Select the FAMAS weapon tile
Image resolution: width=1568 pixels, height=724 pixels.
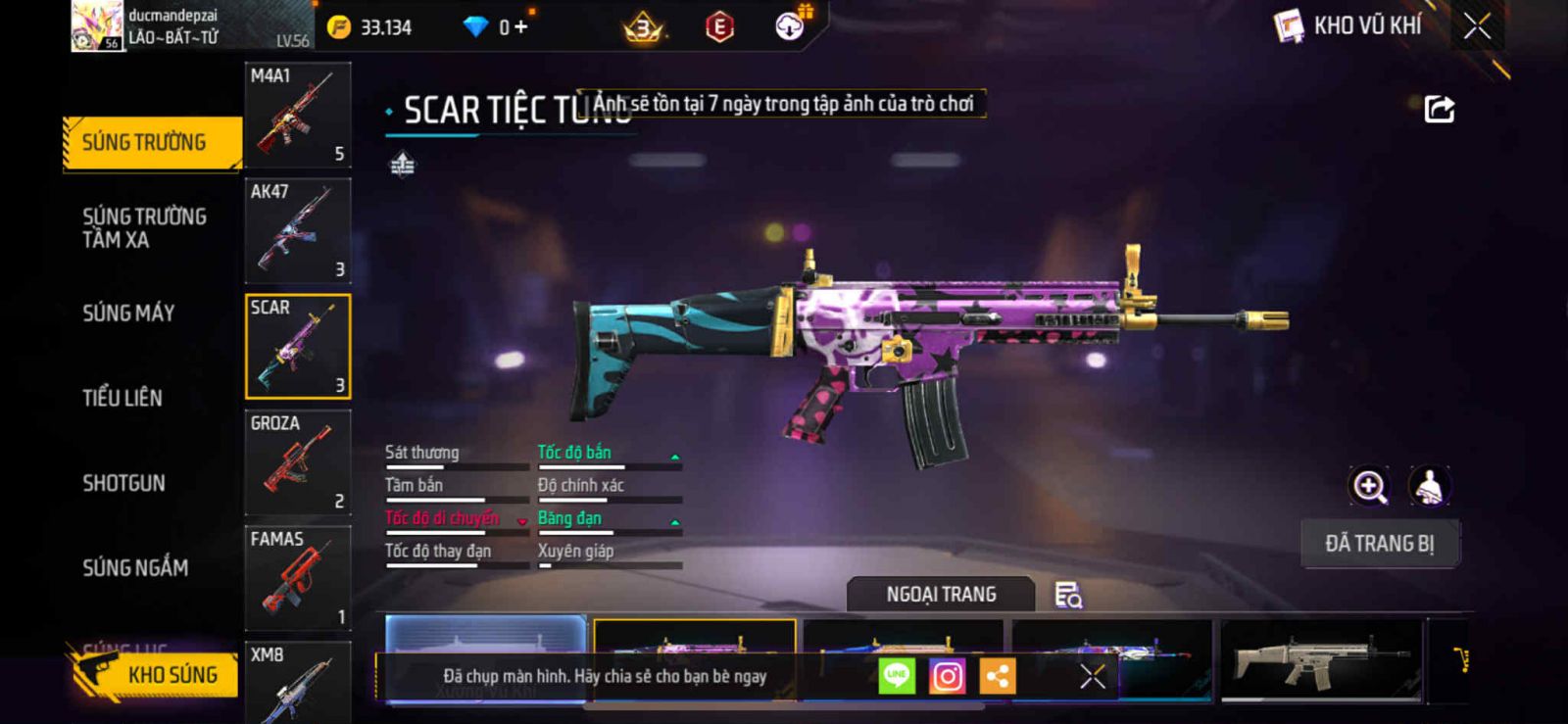298,578
